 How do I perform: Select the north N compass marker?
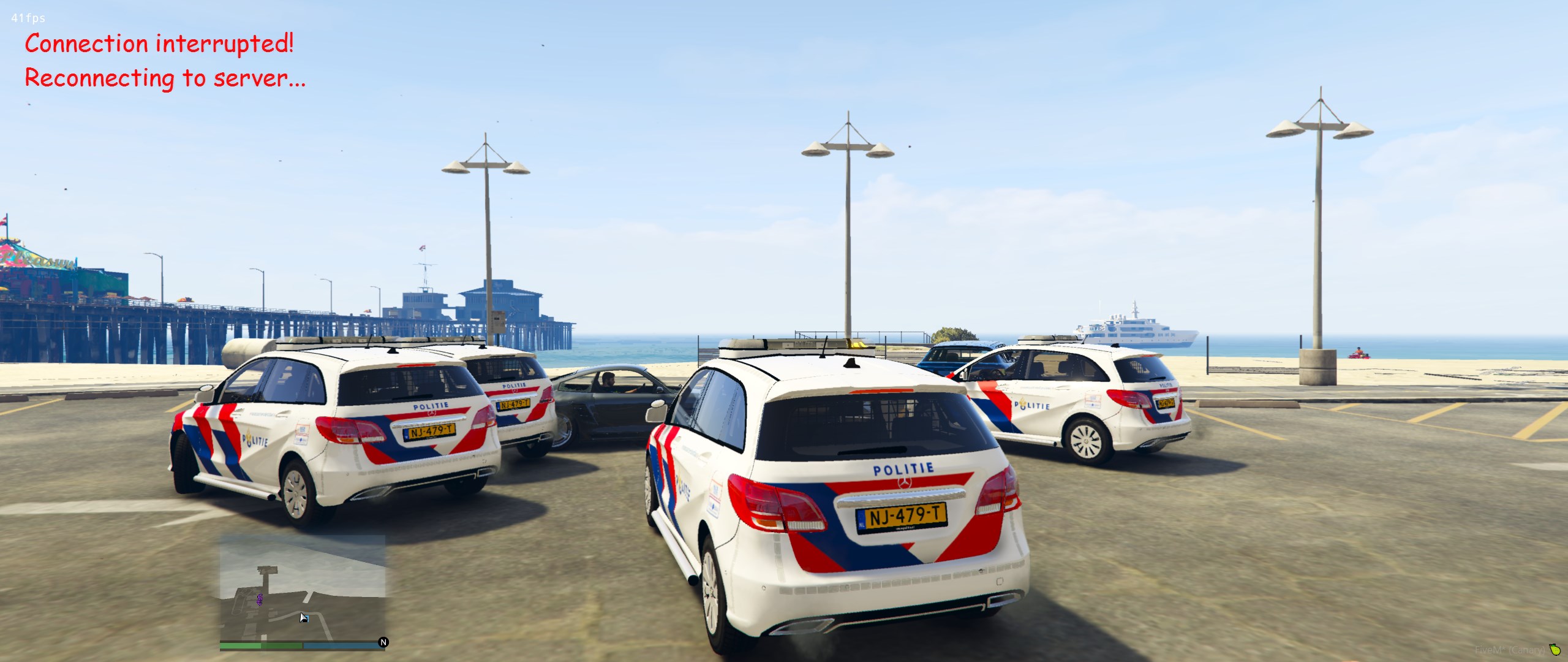point(383,642)
